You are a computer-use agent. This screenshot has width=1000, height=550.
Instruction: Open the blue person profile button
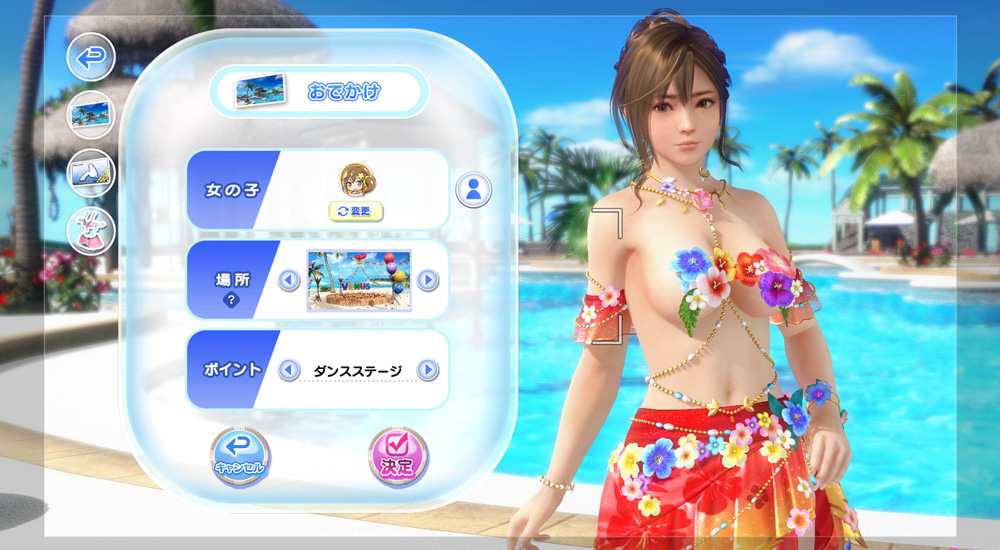(473, 189)
